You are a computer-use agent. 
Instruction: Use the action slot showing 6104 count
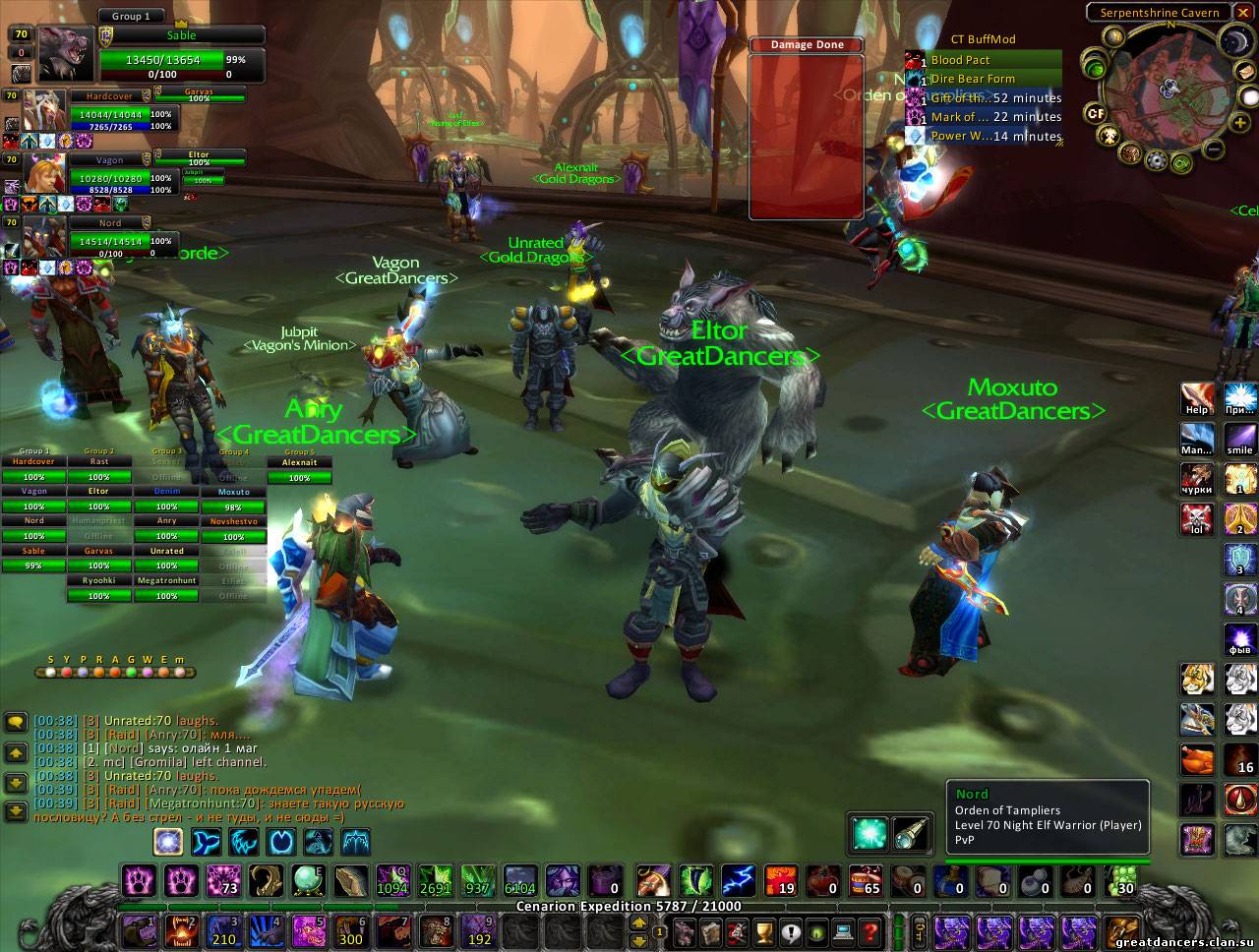tap(519, 879)
